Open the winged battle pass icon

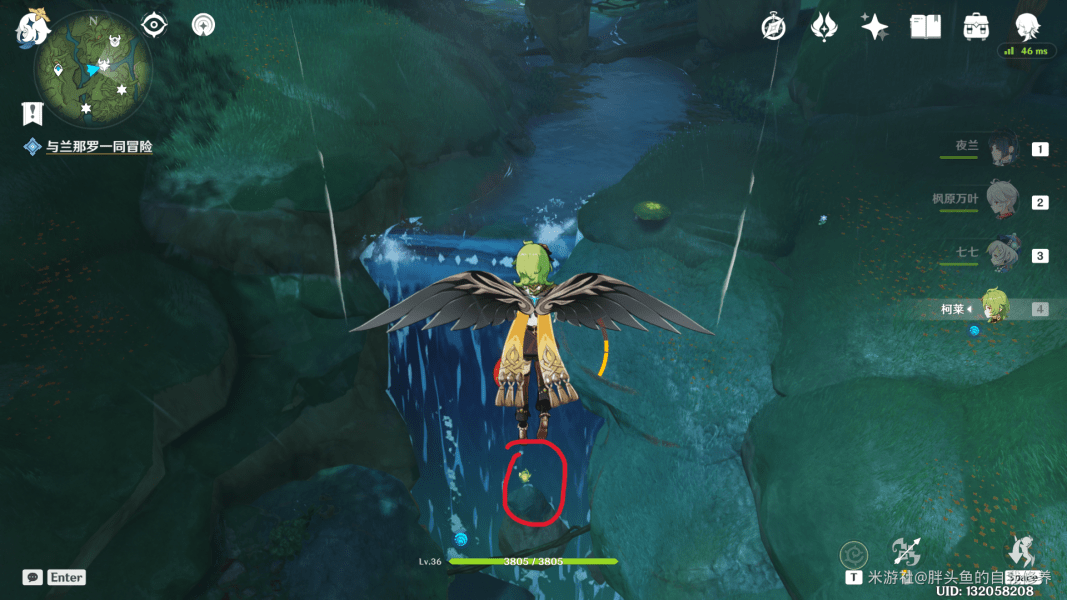pos(824,27)
